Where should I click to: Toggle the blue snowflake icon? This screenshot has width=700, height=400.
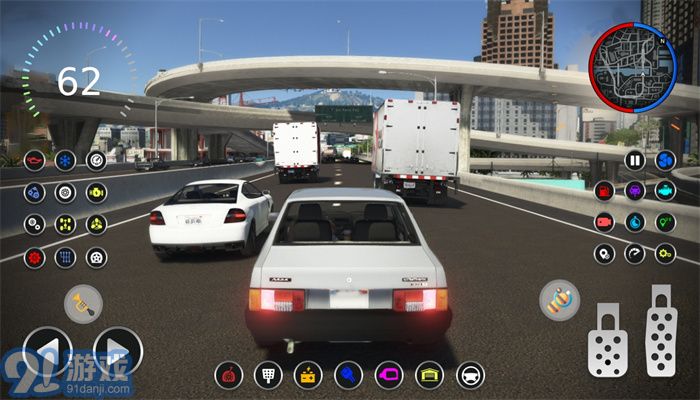pos(65,160)
